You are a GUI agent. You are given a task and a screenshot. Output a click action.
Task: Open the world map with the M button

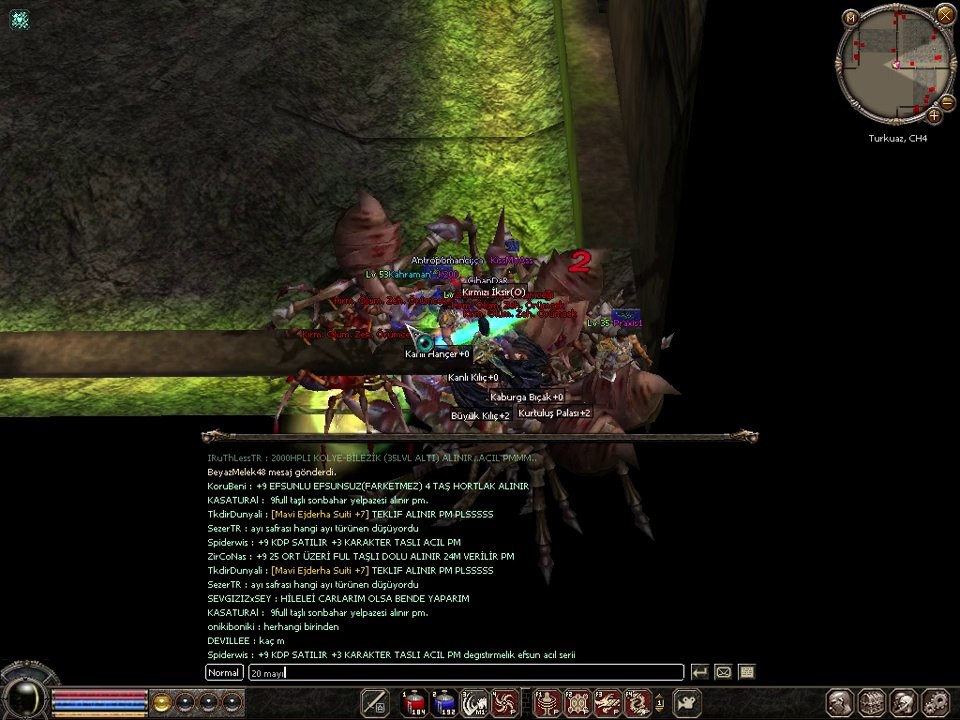pyautogui.click(x=850, y=17)
